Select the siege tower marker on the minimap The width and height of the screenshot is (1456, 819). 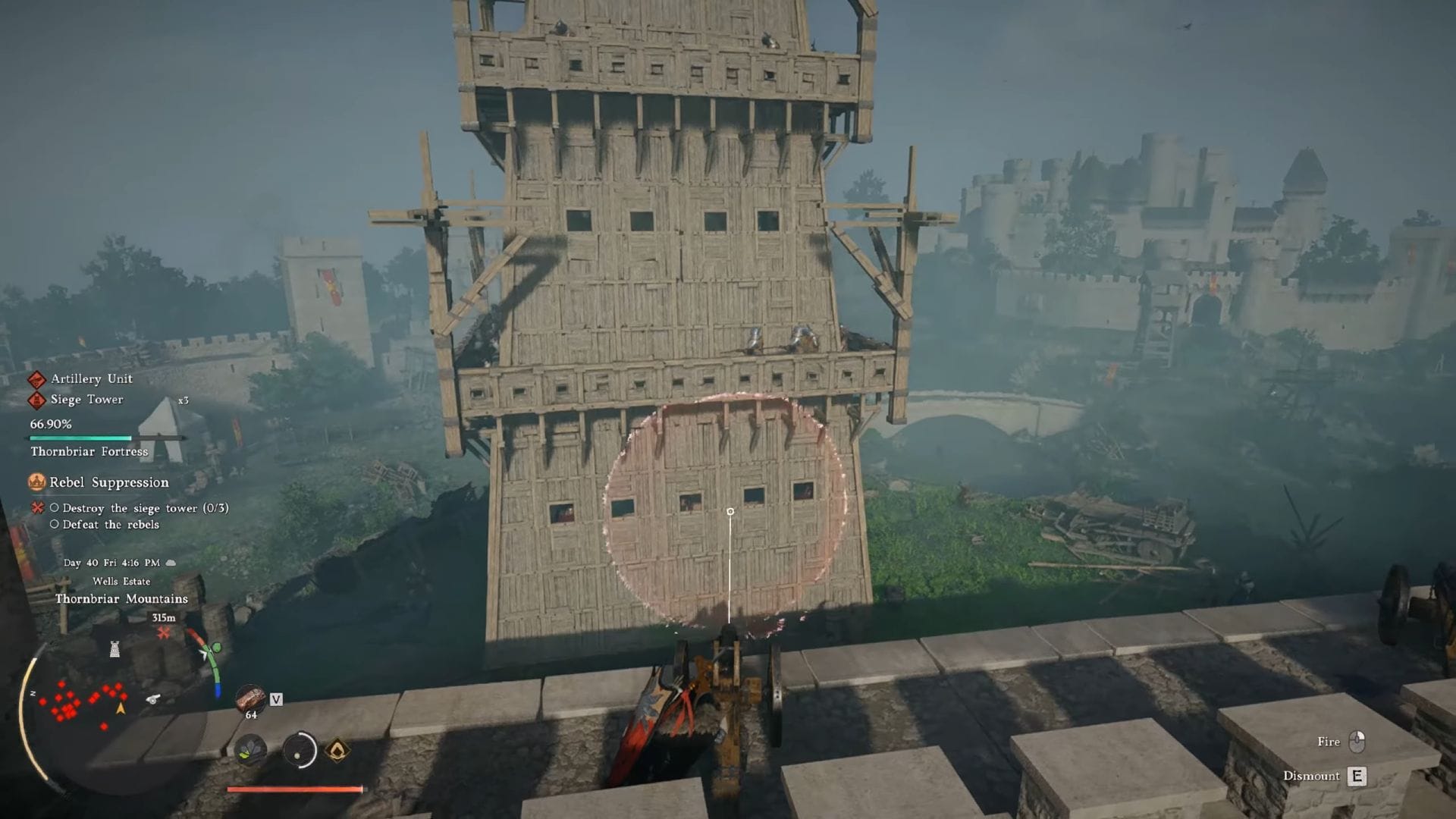pyautogui.click(x=115, y=649)
